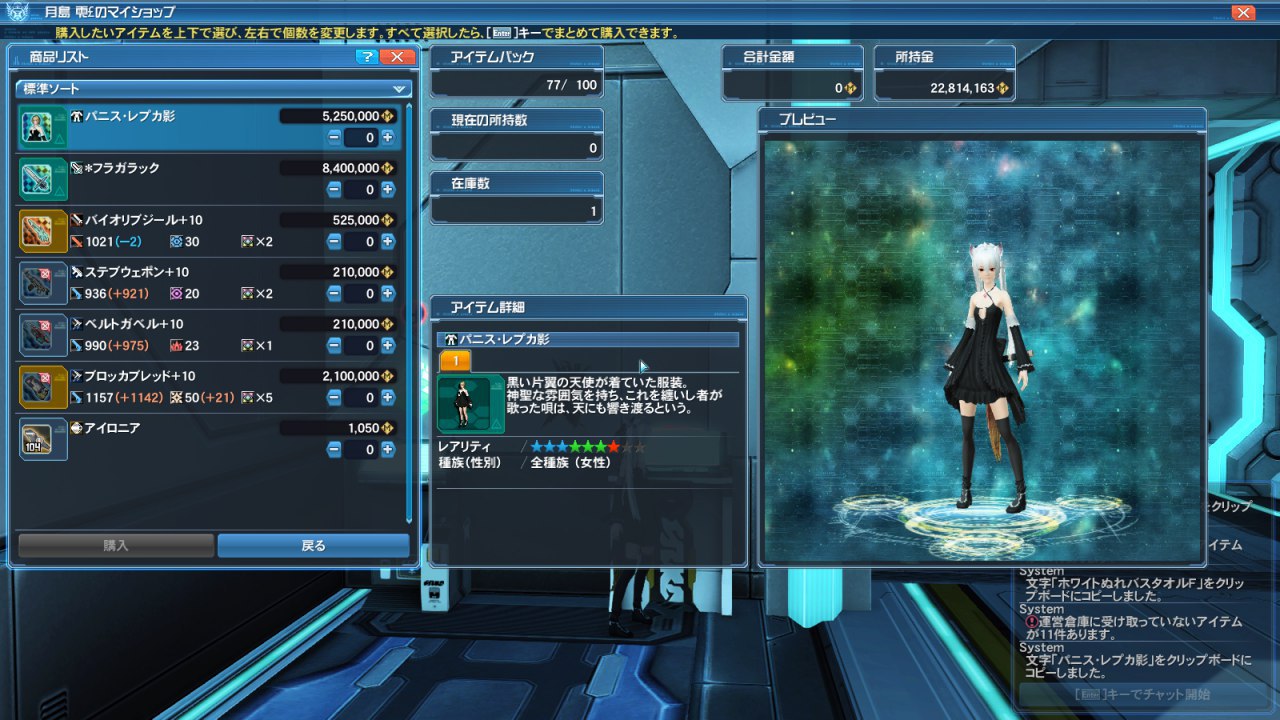1280x720 pixels.
Task: Select the orange tab 1 in item details
Action: [x=455, y=361]
